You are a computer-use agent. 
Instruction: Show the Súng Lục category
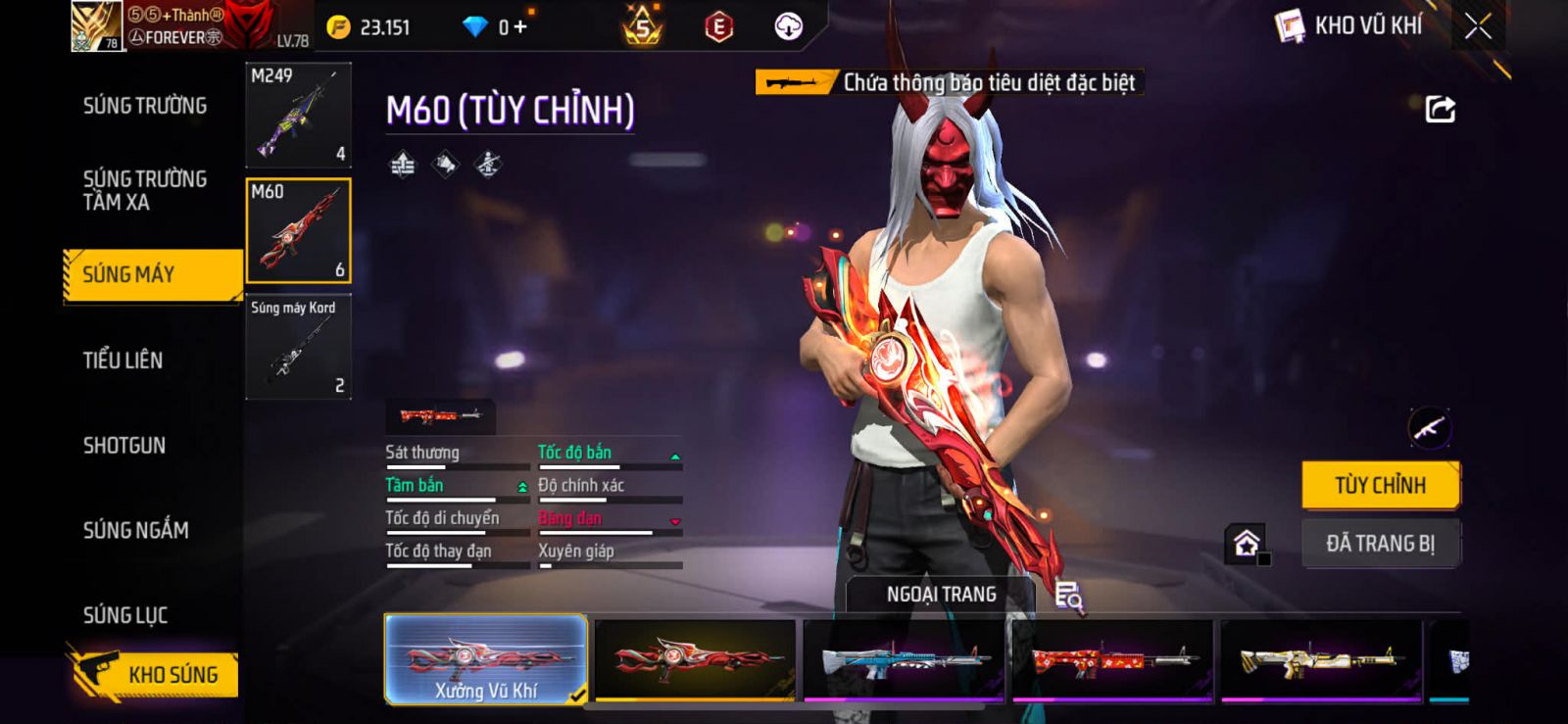point(125,615)
